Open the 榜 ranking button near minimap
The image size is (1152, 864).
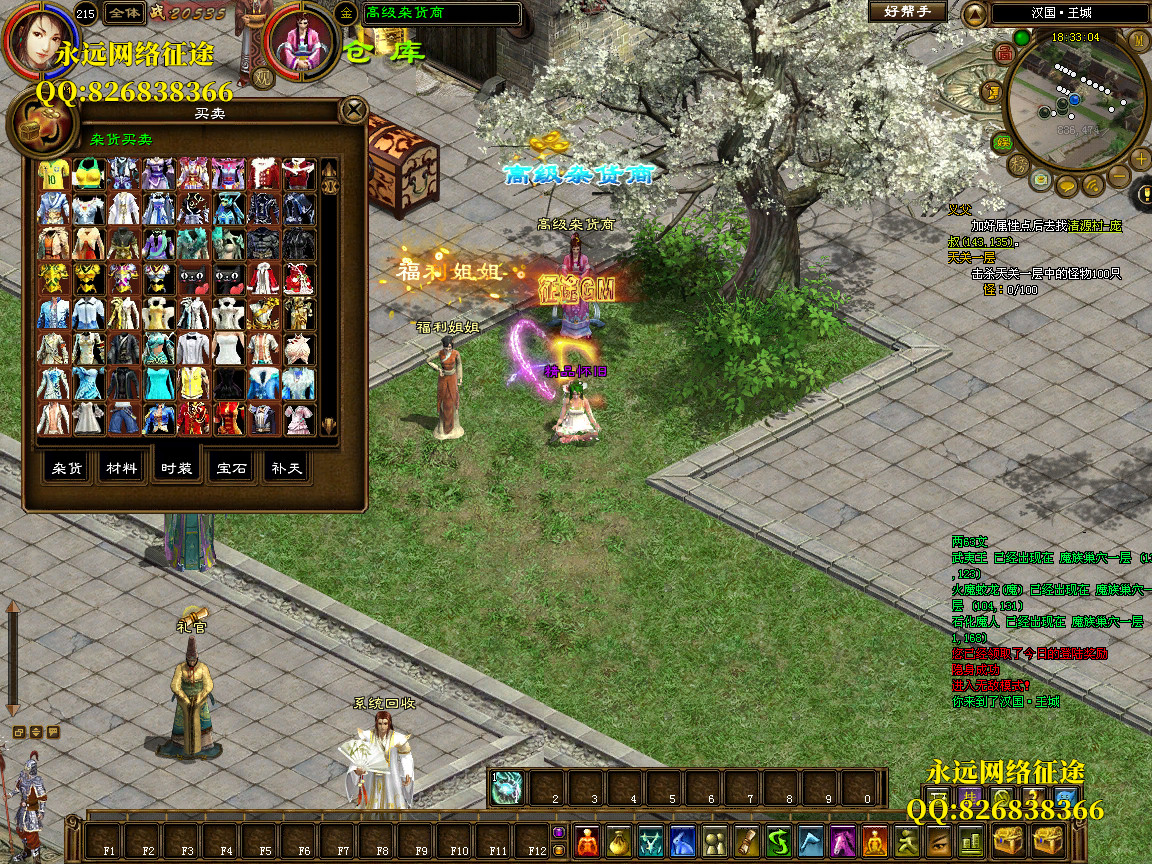1018,164
